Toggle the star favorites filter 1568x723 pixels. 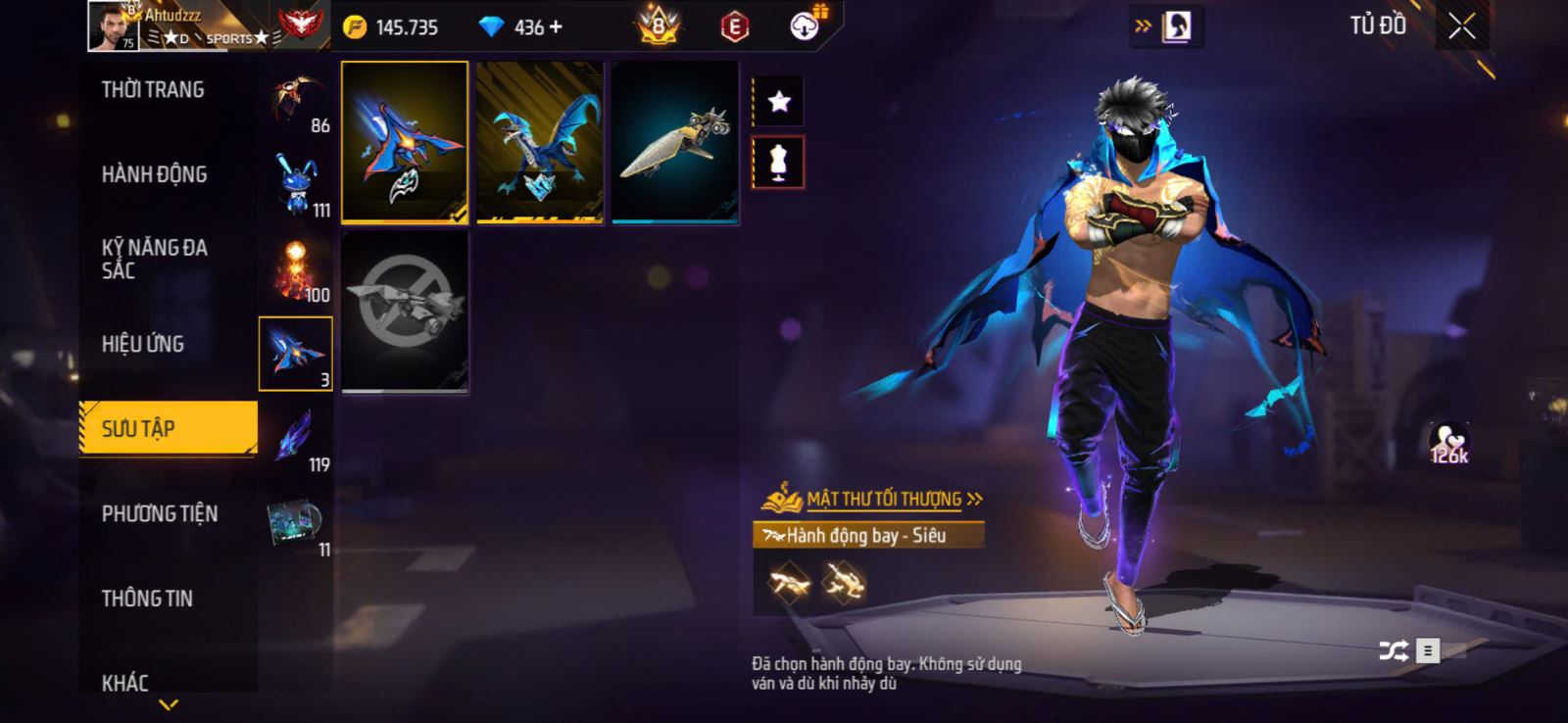click(x=779, y=101)
